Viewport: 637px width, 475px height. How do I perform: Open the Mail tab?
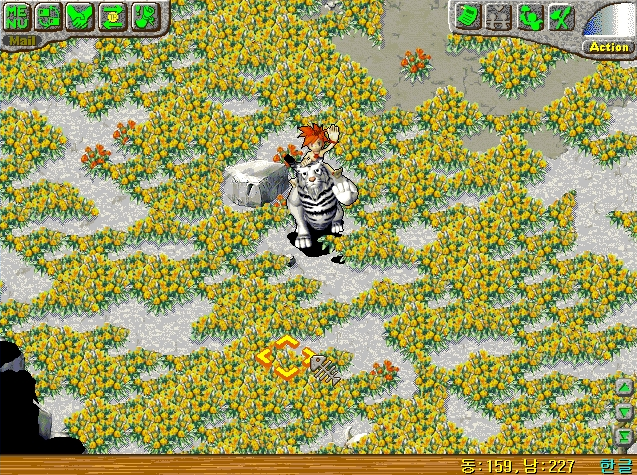[20, 42]
